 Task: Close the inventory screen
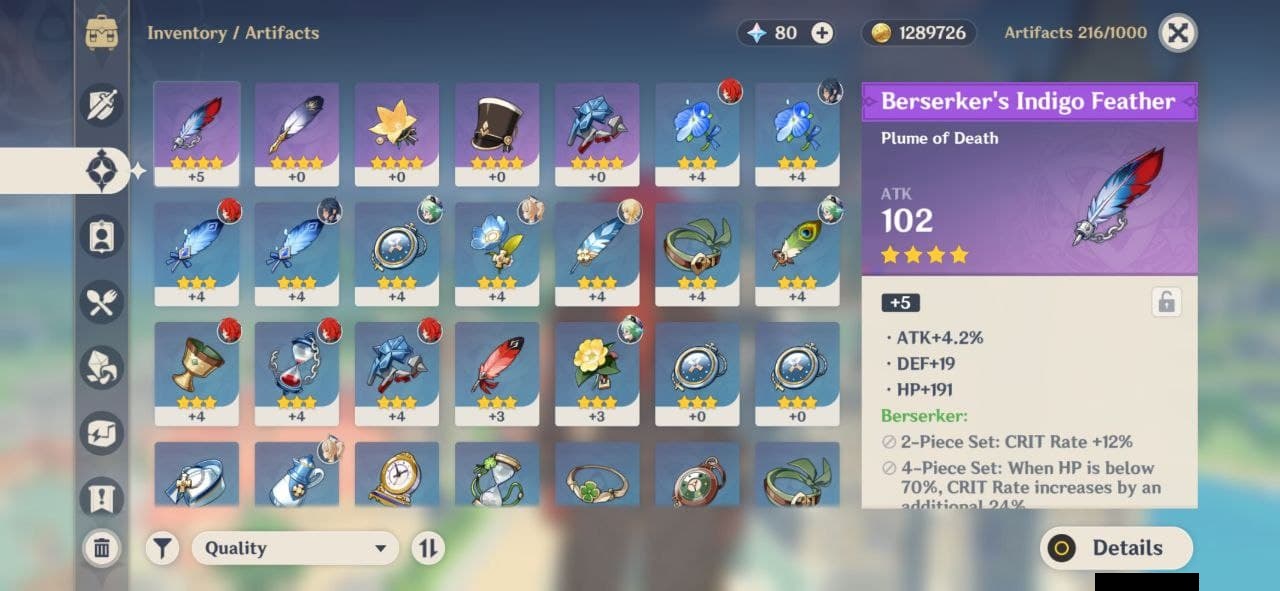(x=1178, y=33)
